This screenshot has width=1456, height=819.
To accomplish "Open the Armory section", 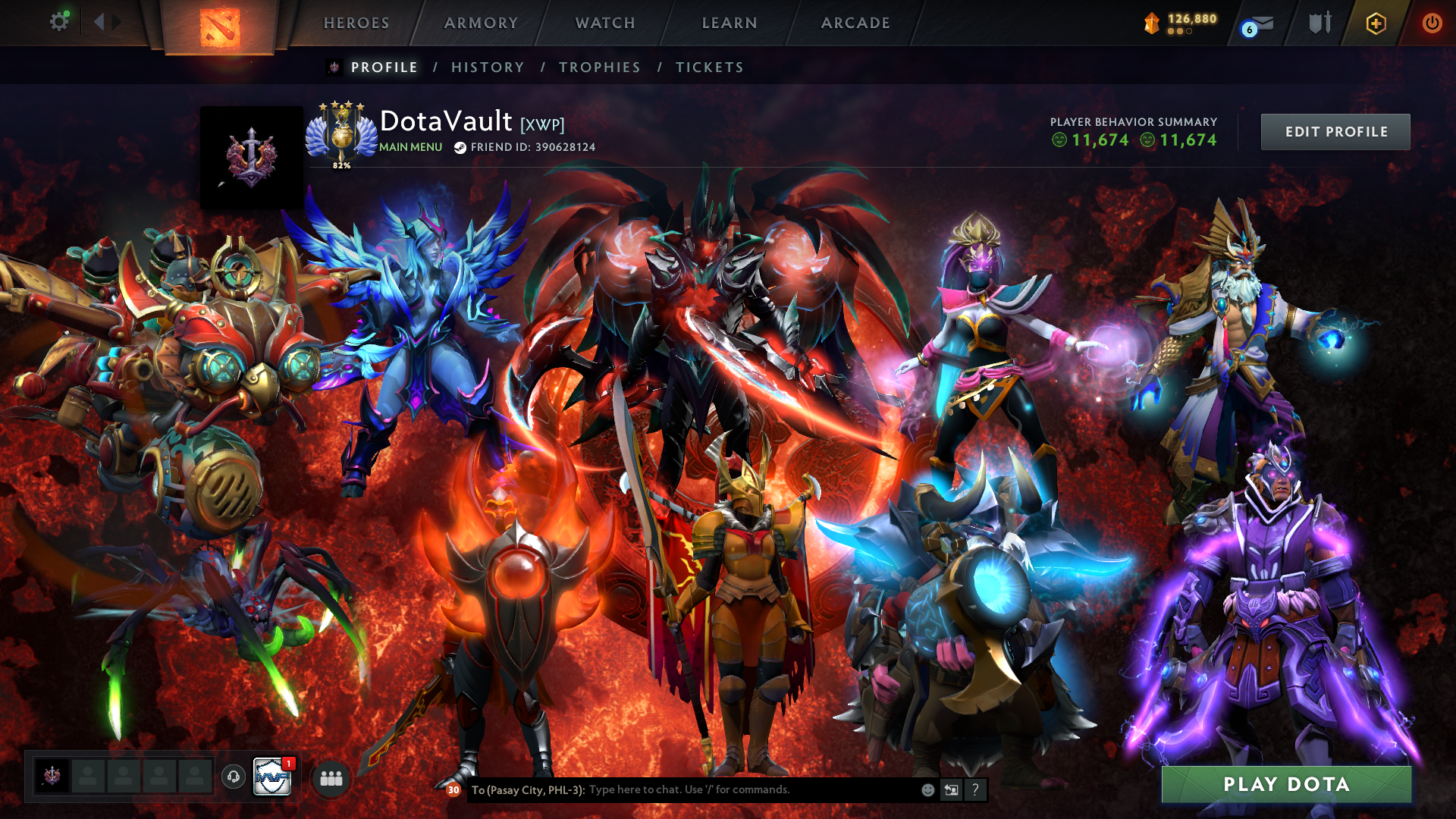I will click(481, 23).
